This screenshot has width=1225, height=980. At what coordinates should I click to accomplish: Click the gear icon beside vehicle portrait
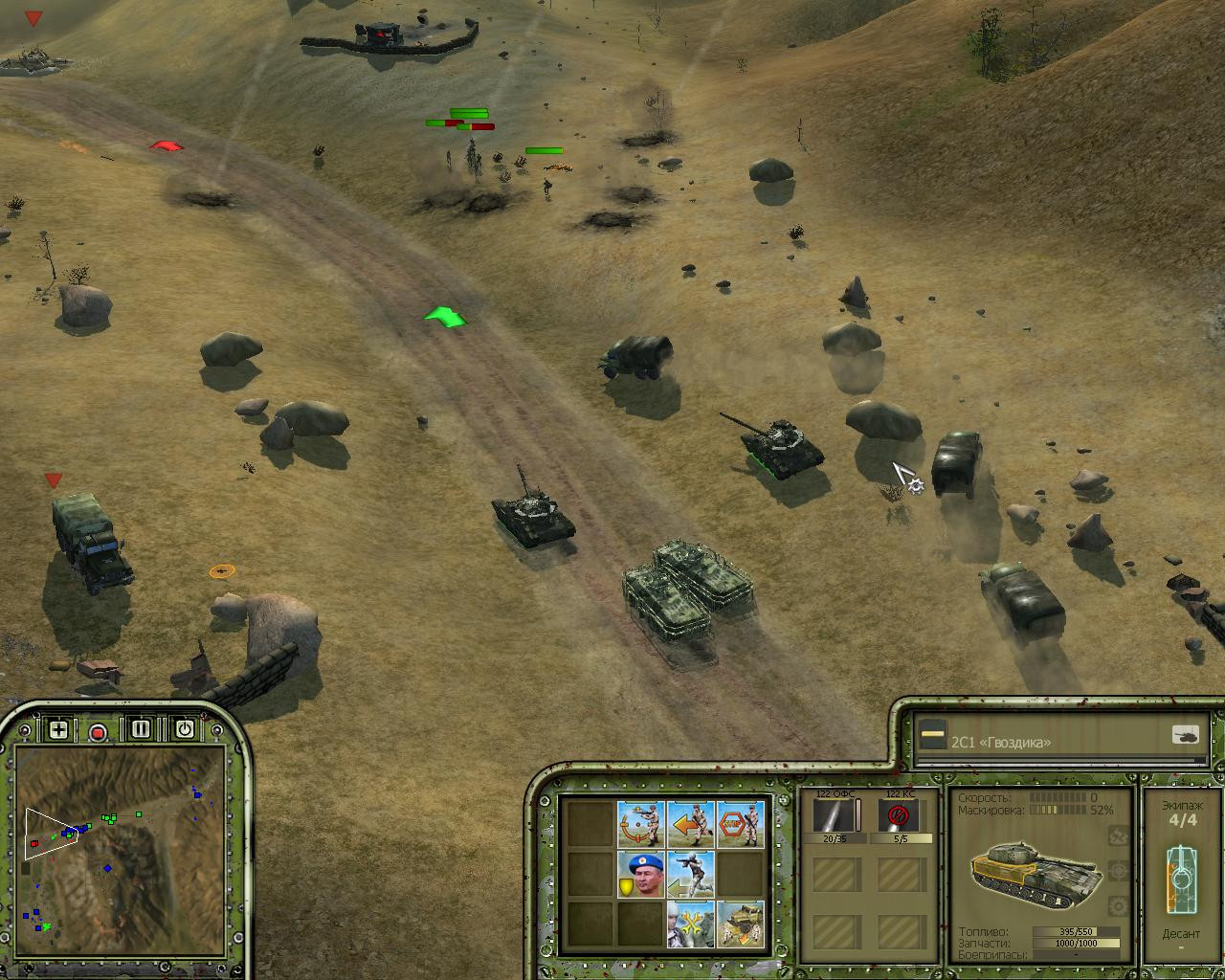(x=1116, y=905)
